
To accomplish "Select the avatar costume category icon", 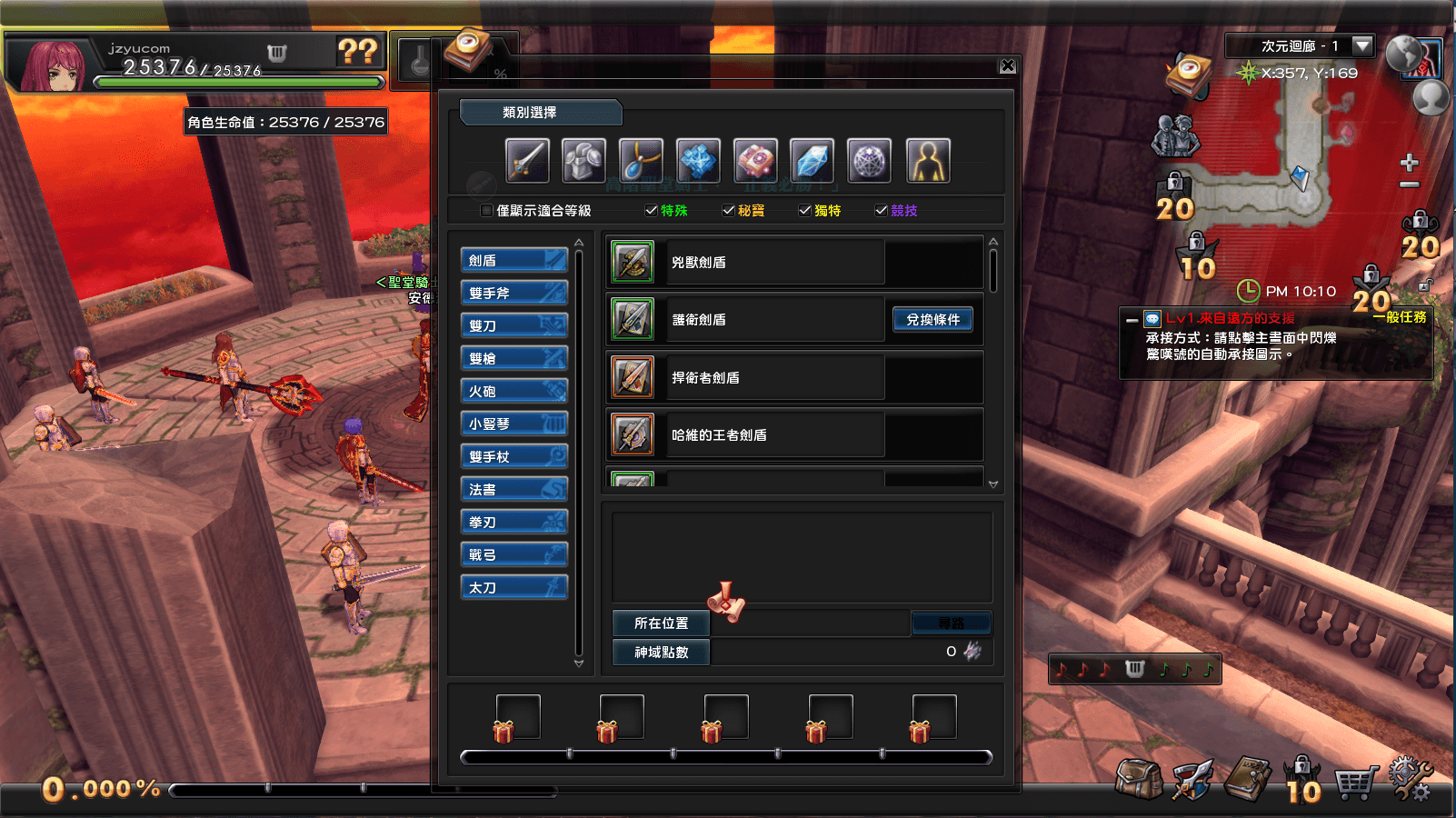I will (x=928, y=160).
